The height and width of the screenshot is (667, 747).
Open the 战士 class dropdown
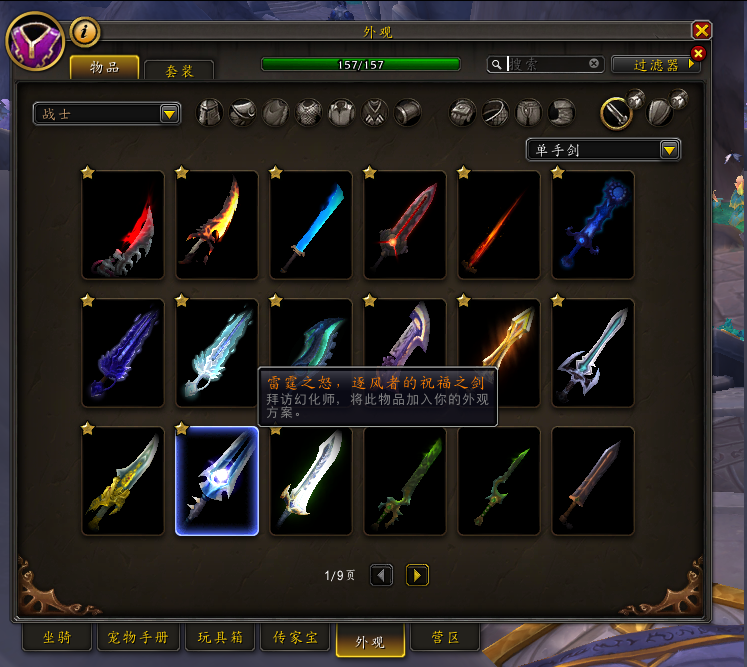106,114
